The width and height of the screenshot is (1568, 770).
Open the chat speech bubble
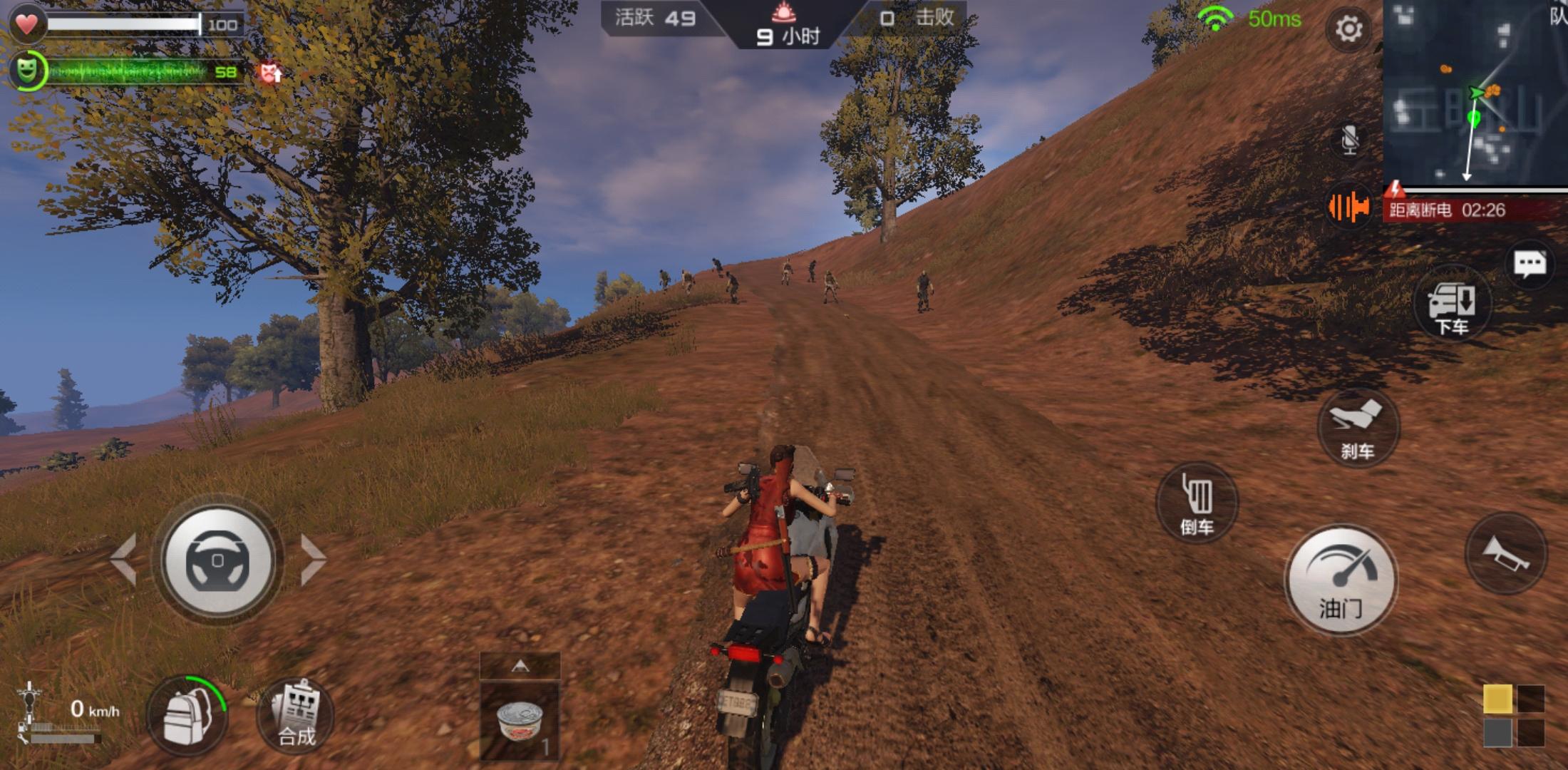1530,265
